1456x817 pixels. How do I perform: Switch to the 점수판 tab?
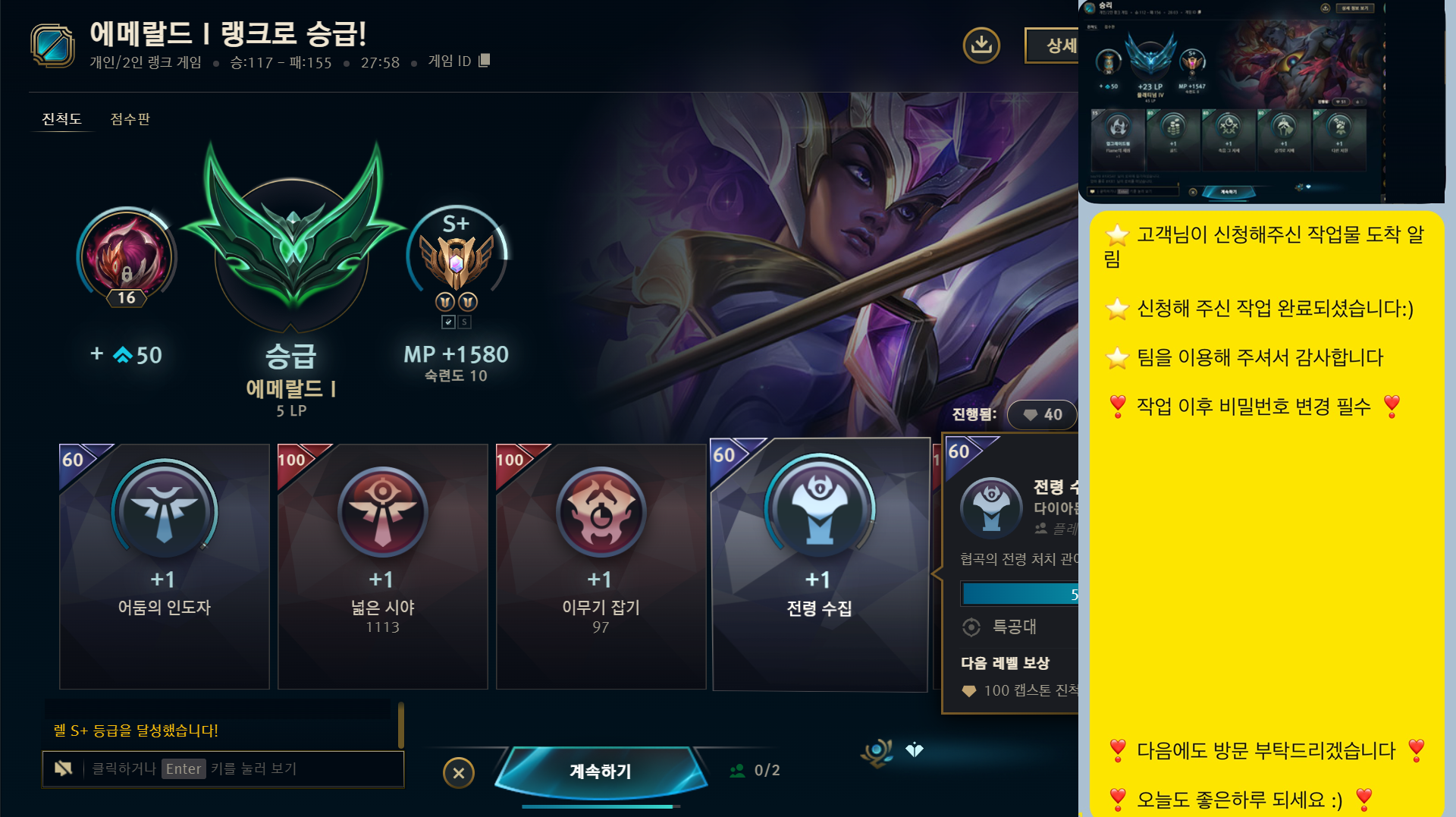click(x=129, y=119)
